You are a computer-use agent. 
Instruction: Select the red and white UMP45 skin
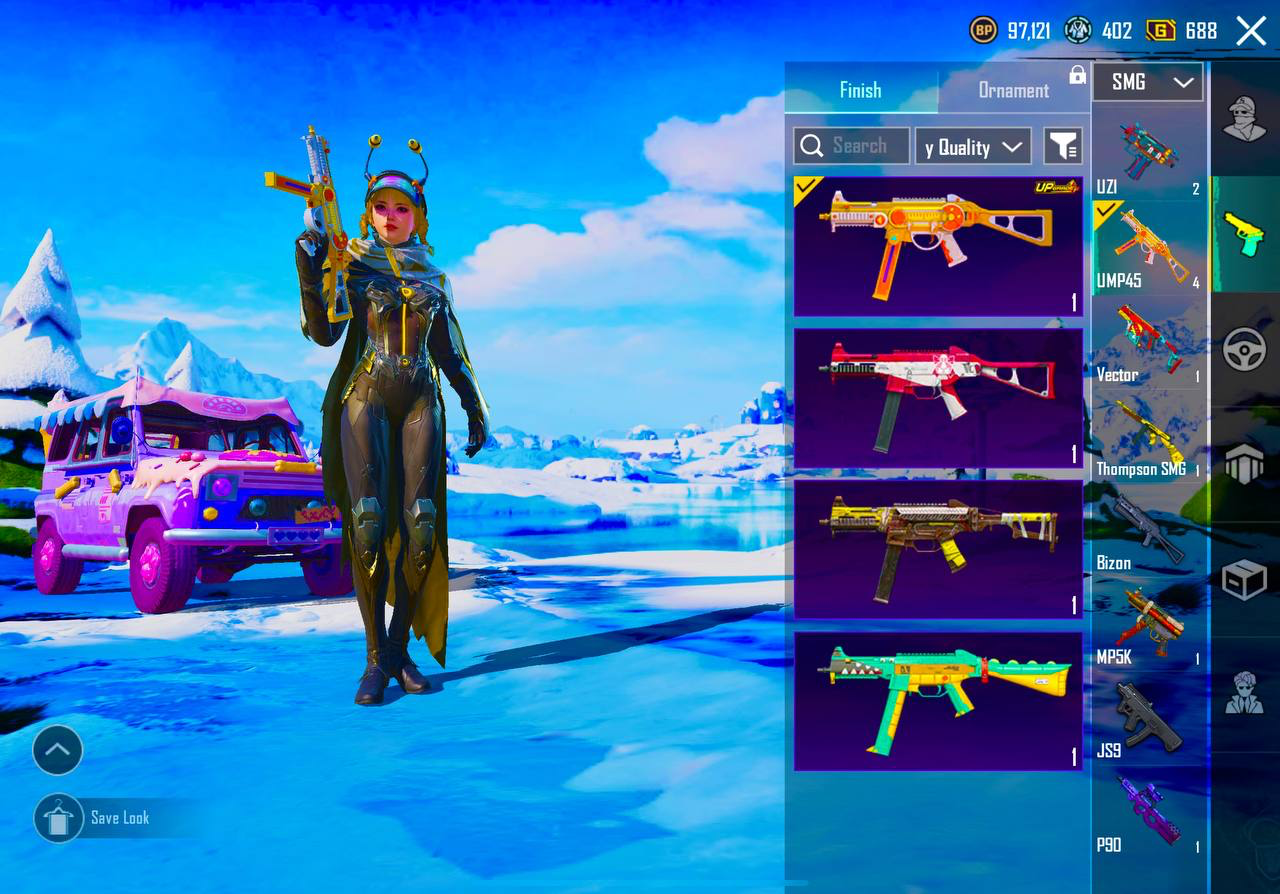[x=938, y=398]
